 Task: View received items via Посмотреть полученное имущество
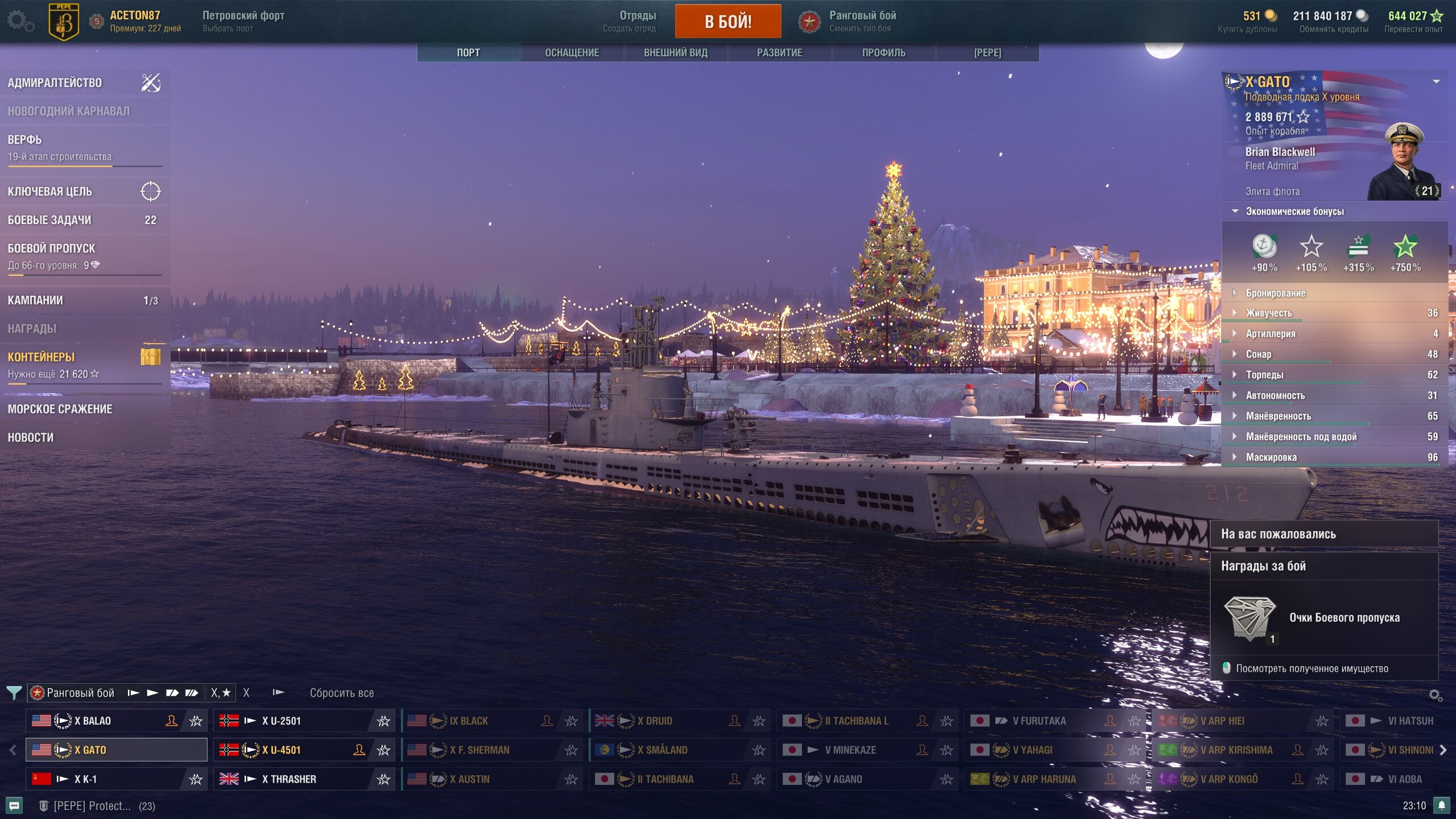(x=1312, y=668)
